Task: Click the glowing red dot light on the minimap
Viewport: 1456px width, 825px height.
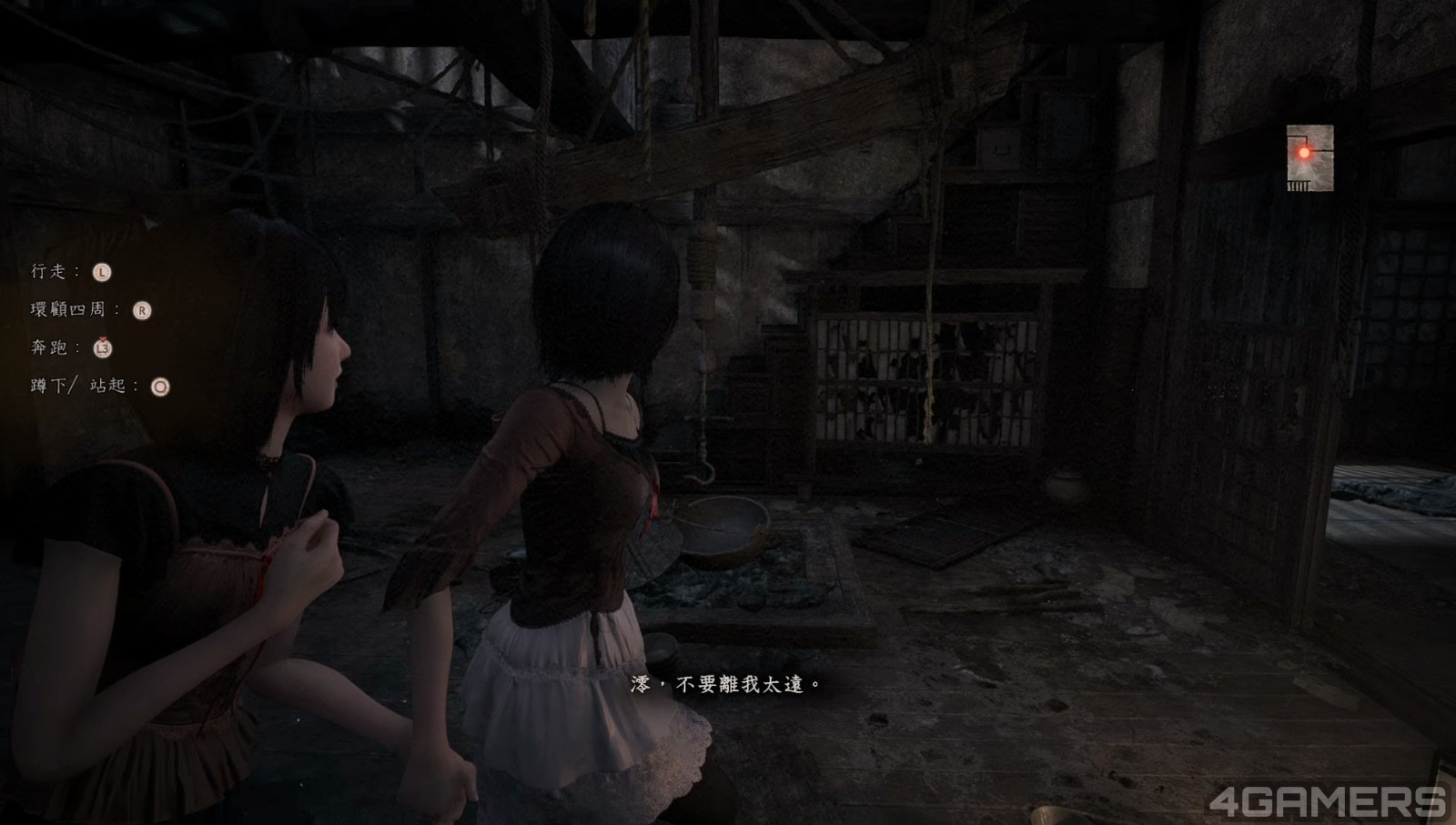Action: coord(1304,153)
